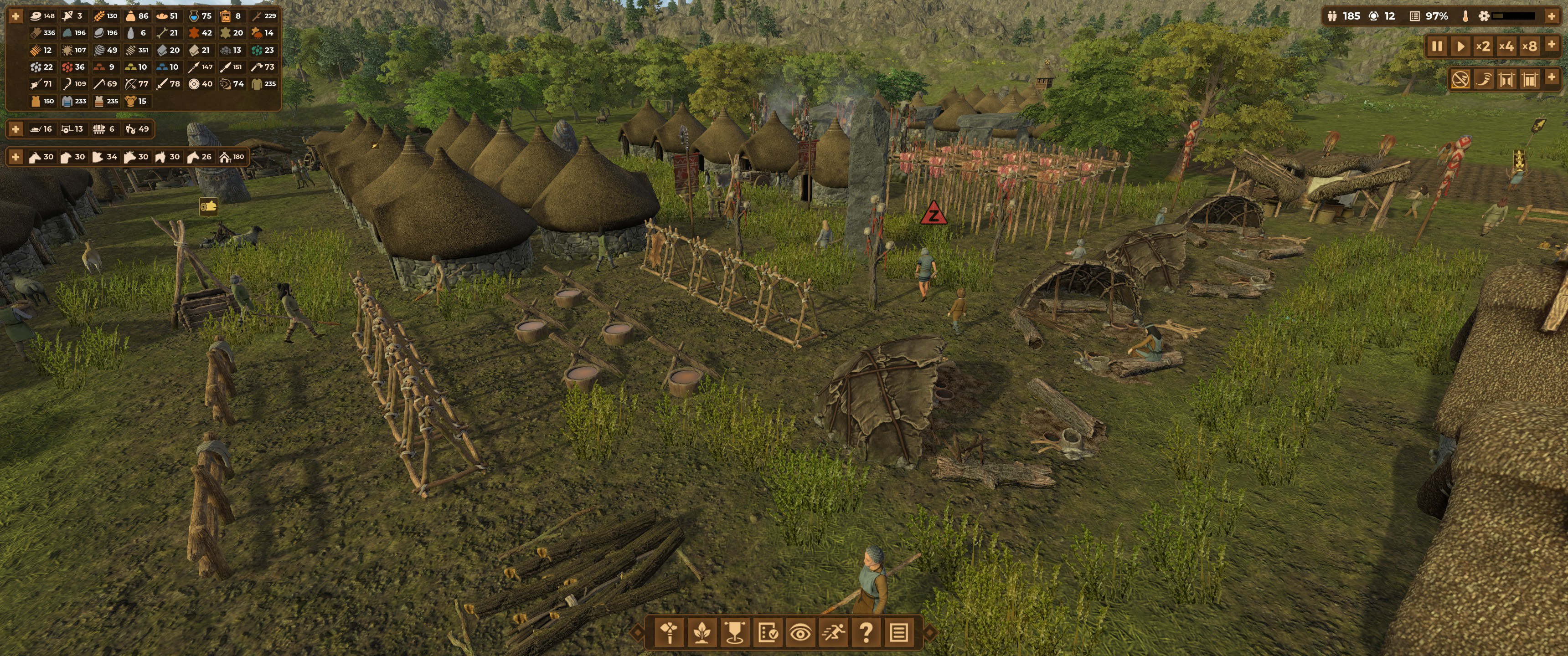This screenshot has height=656, width=1568.
Task: Pause the game
Action: pyautogui.click(x=1437, y=46)
